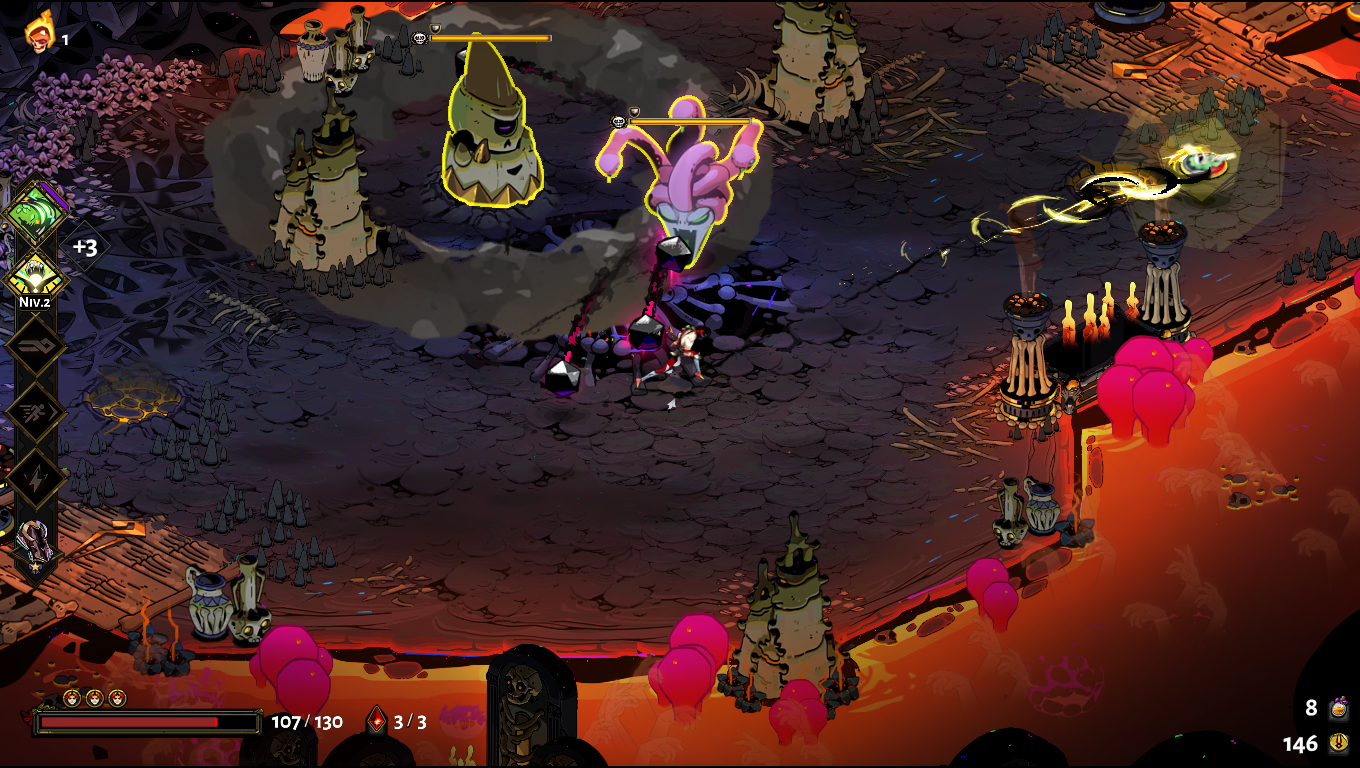The width and height of the screenshot is (1360, 768).
Task: Click the flaming skull icon
Action: 40,33
